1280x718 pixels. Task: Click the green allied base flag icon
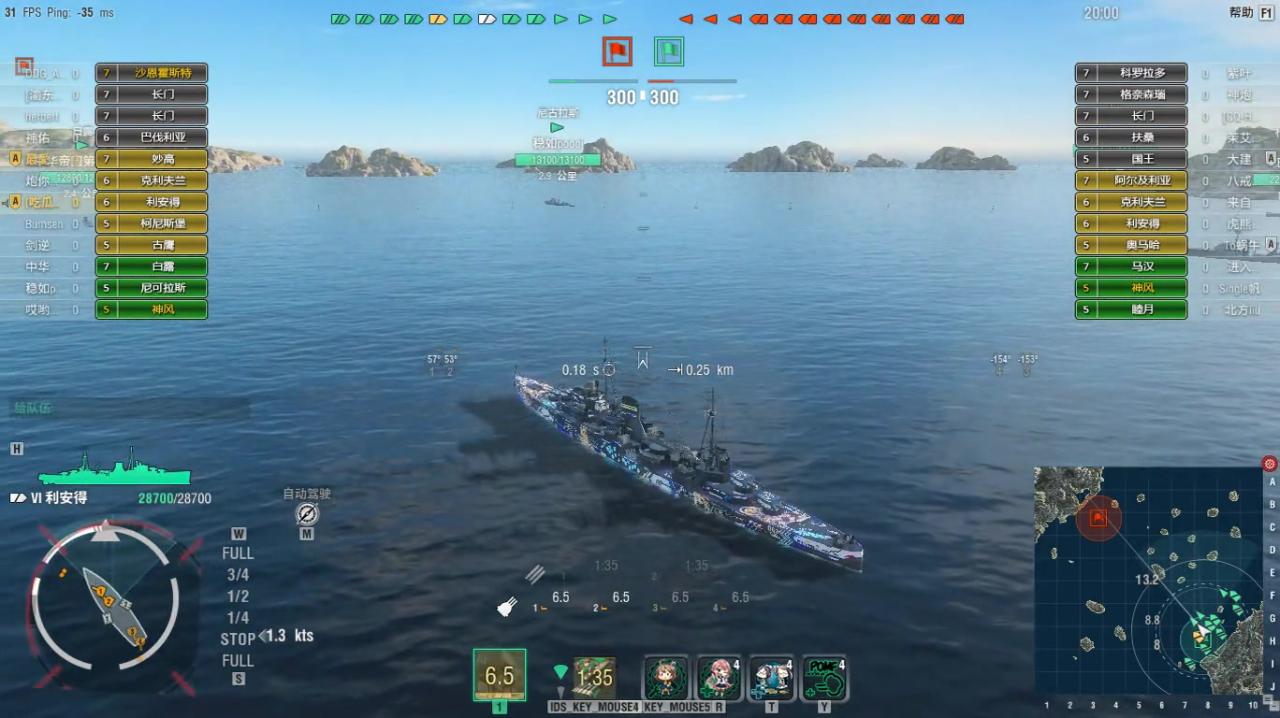click(x=668, y=51)
